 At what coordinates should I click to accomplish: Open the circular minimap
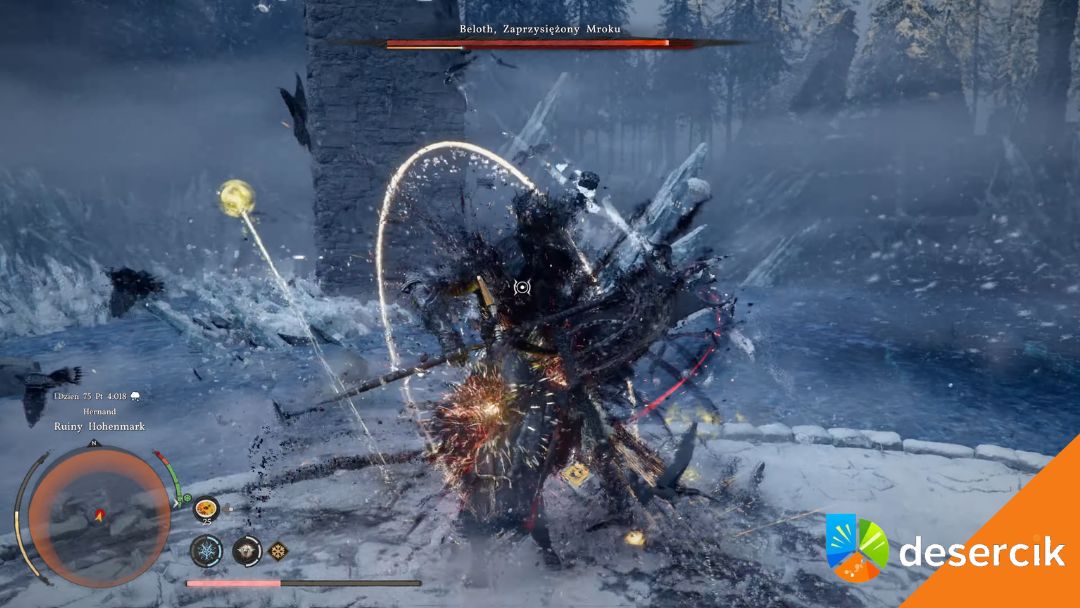coord(98,517)
